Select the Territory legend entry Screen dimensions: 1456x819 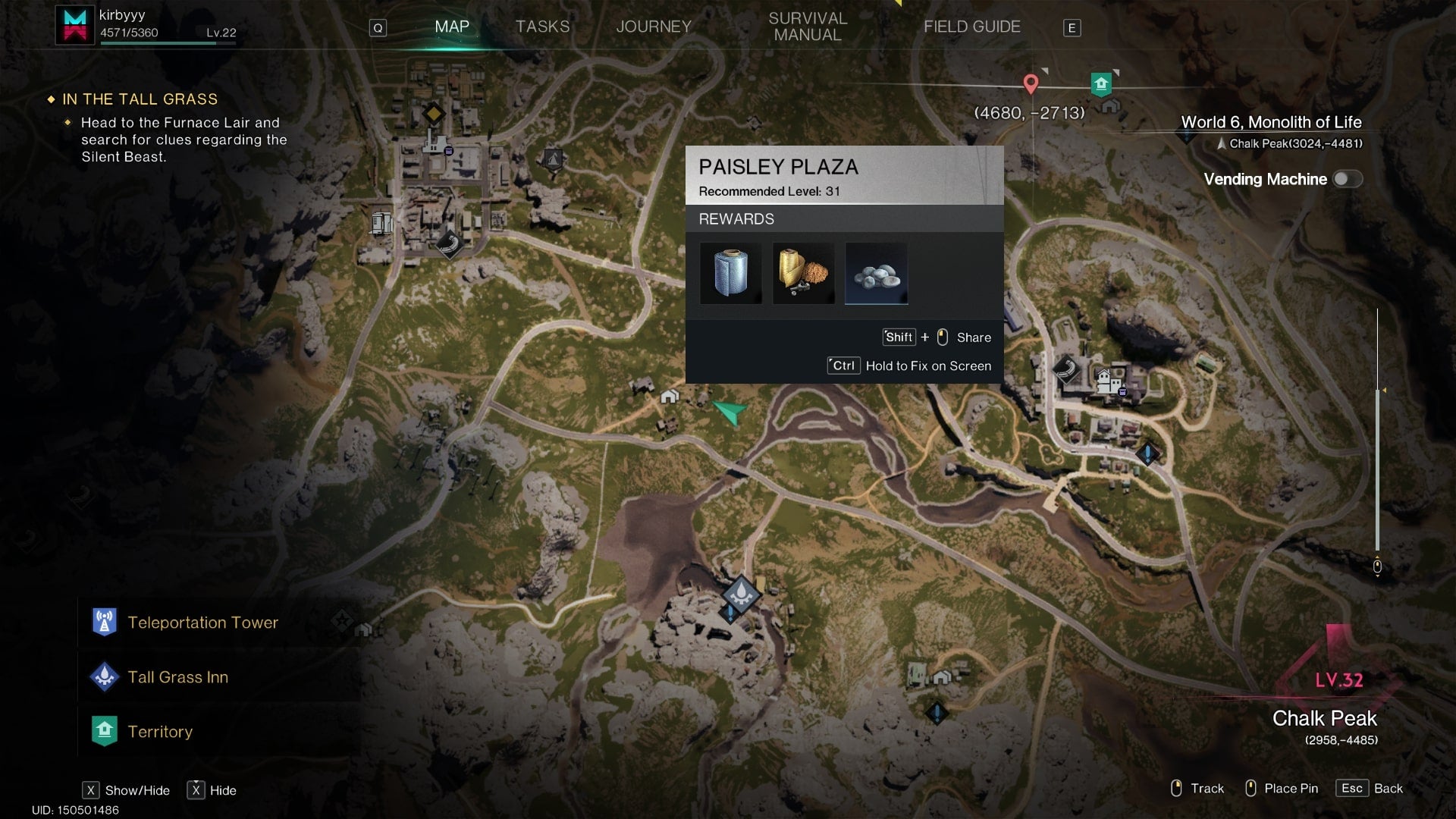coord(160,732)
